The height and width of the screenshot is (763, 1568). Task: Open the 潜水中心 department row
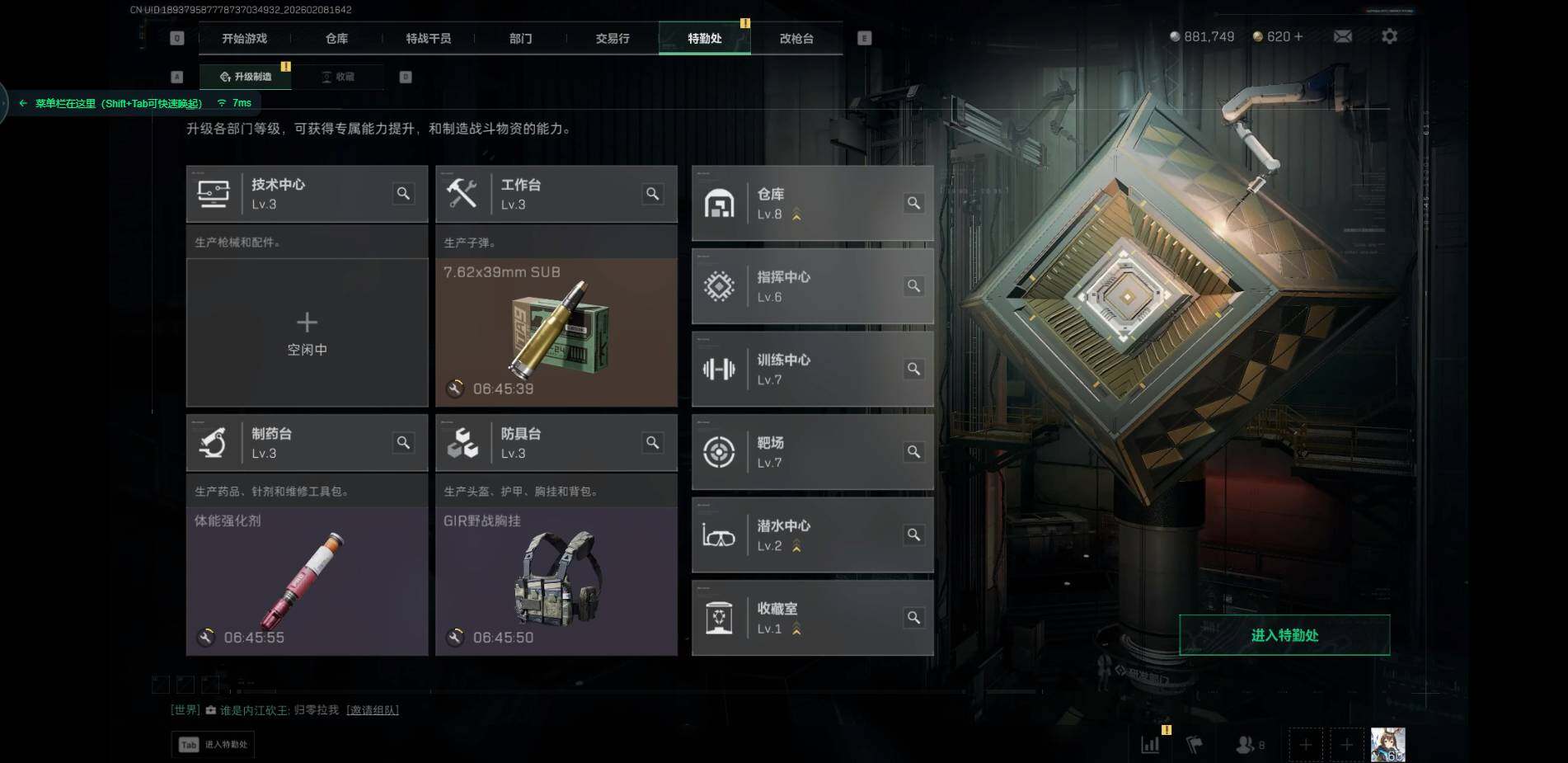click(812, 535)
